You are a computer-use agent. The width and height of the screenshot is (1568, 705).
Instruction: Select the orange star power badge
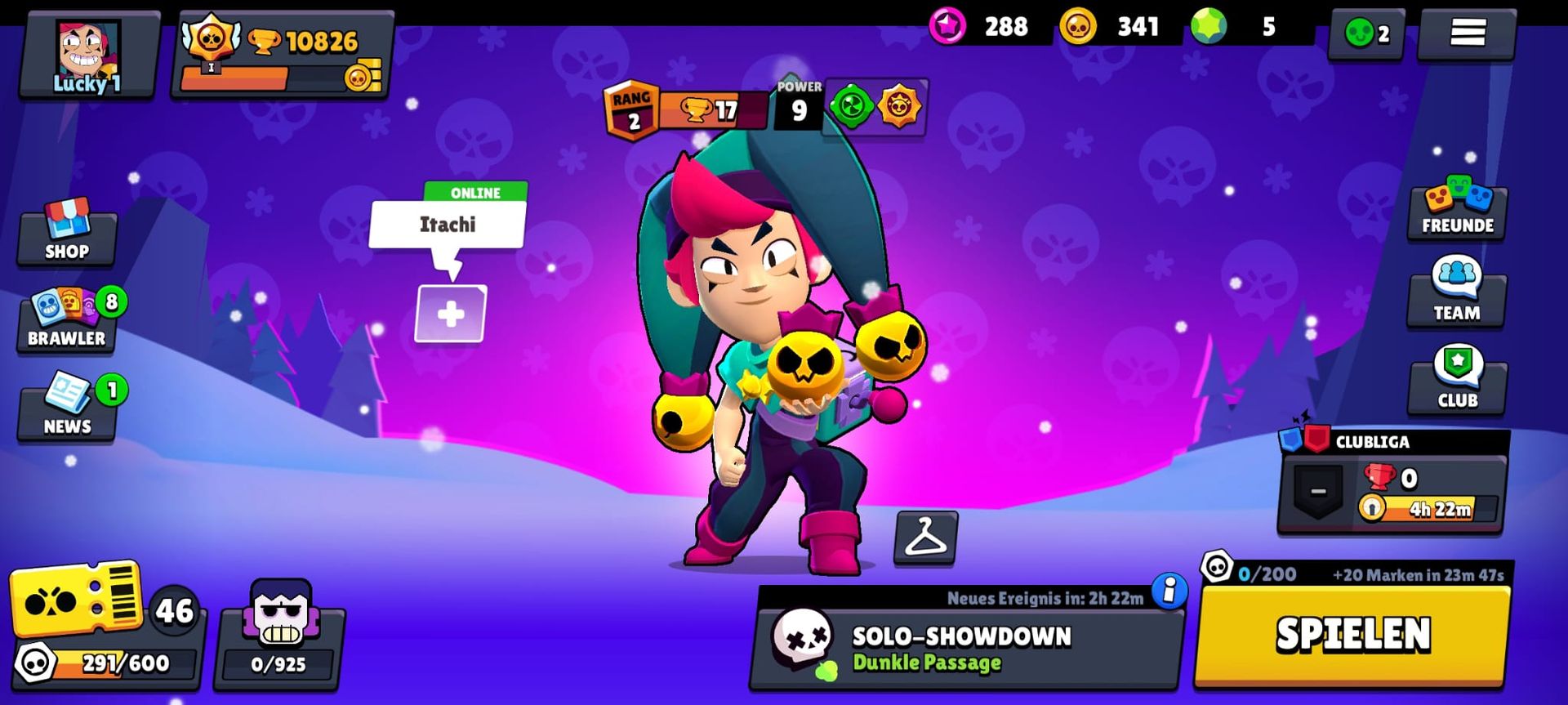pyautogui.click(x=899, y=106)
